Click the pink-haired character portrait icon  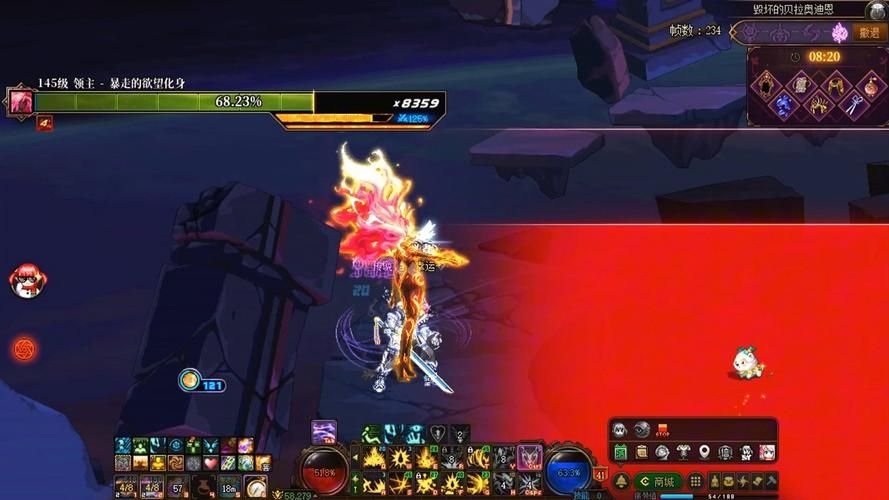coord(767,452)
